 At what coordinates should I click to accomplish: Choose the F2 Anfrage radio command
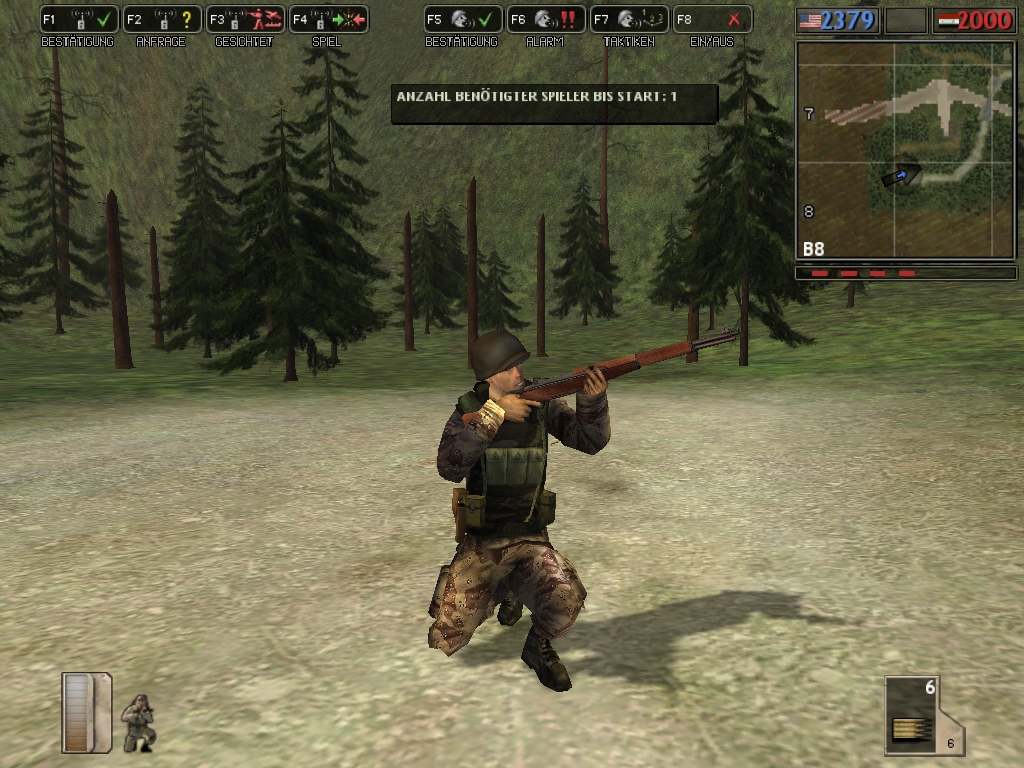click(x=162, y=19)
